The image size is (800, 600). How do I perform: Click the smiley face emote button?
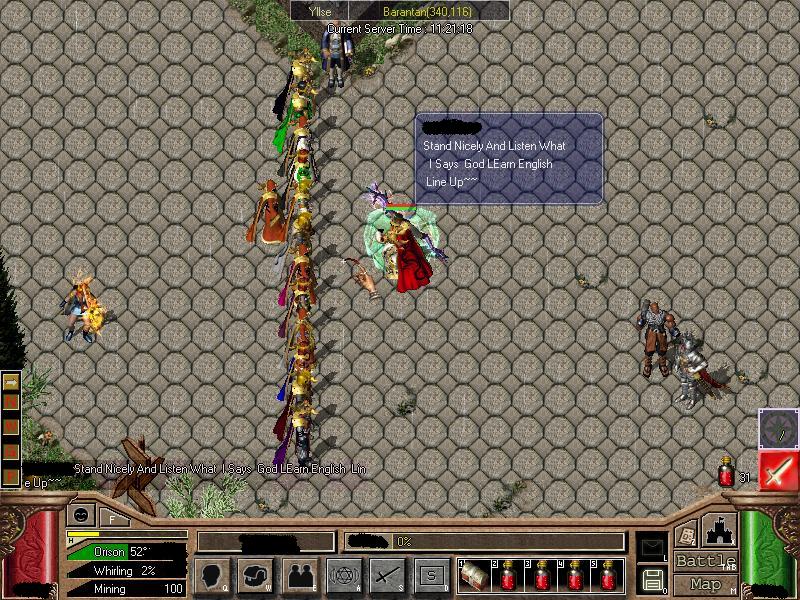(79, 516)
